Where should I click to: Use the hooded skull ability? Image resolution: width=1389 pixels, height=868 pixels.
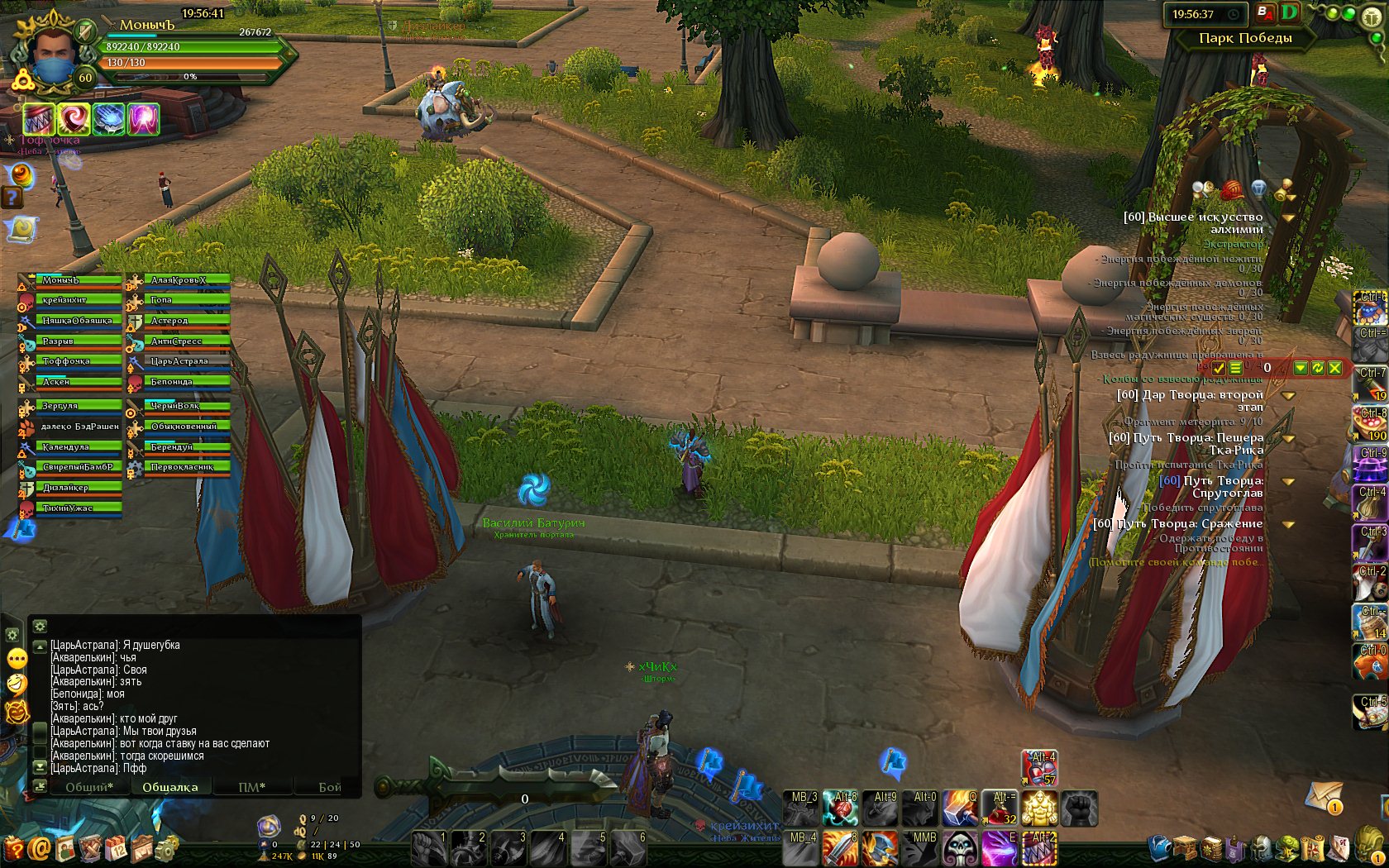[x=961, y=848]
